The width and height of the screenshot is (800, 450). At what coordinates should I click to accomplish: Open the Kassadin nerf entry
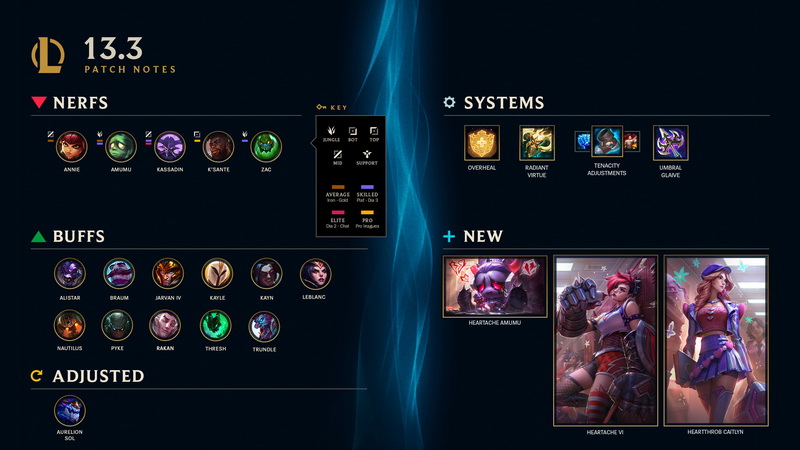coord(169,146)
